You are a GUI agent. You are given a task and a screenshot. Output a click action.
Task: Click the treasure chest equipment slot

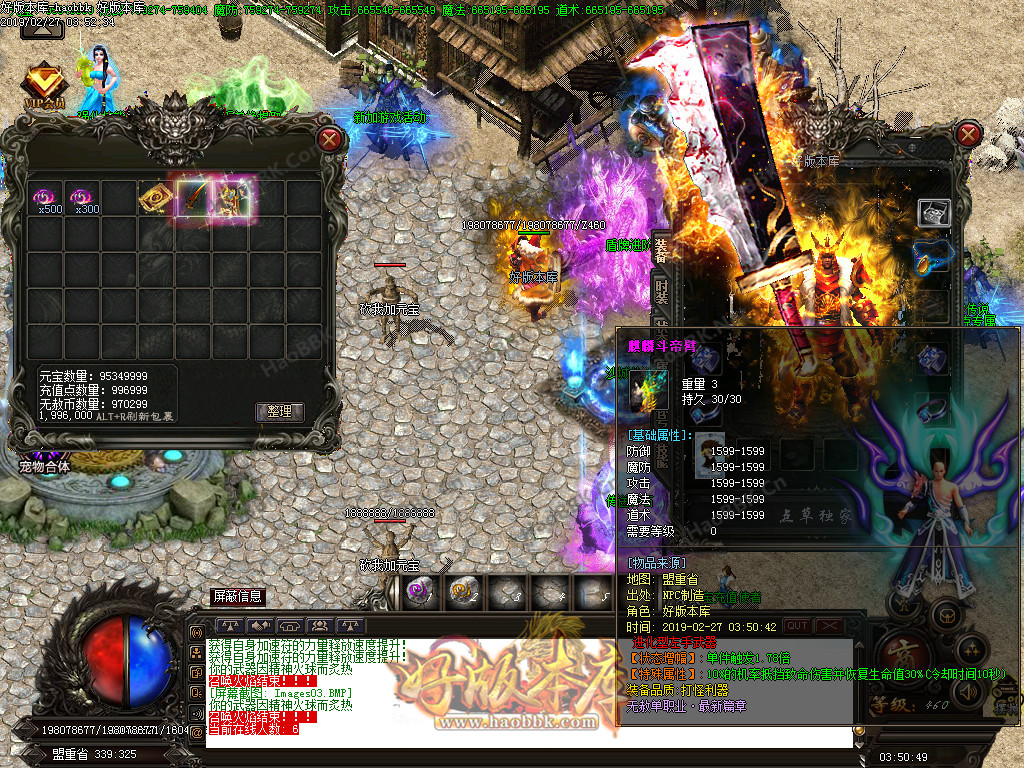(934, 212)
